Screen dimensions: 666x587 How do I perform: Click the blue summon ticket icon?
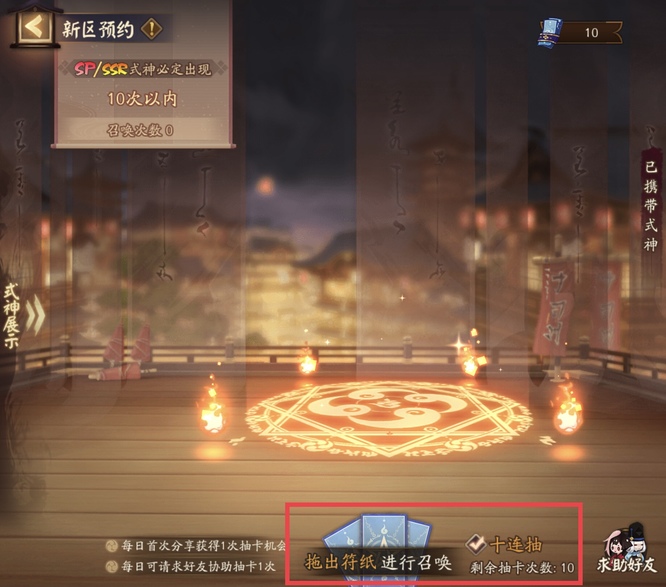(x=549, y=33)
